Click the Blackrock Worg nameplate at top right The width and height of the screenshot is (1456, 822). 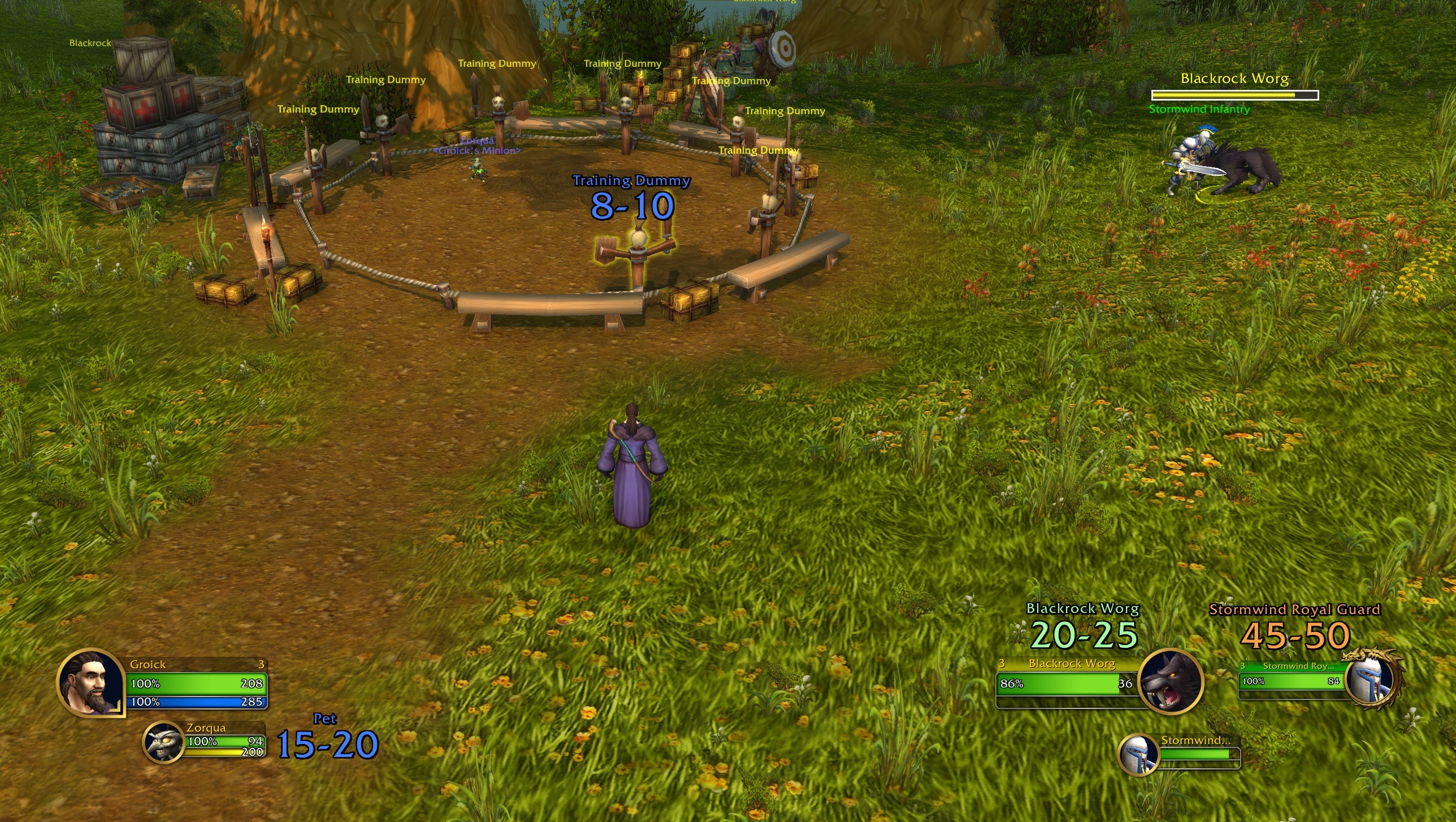click(x=1235, y=79)
